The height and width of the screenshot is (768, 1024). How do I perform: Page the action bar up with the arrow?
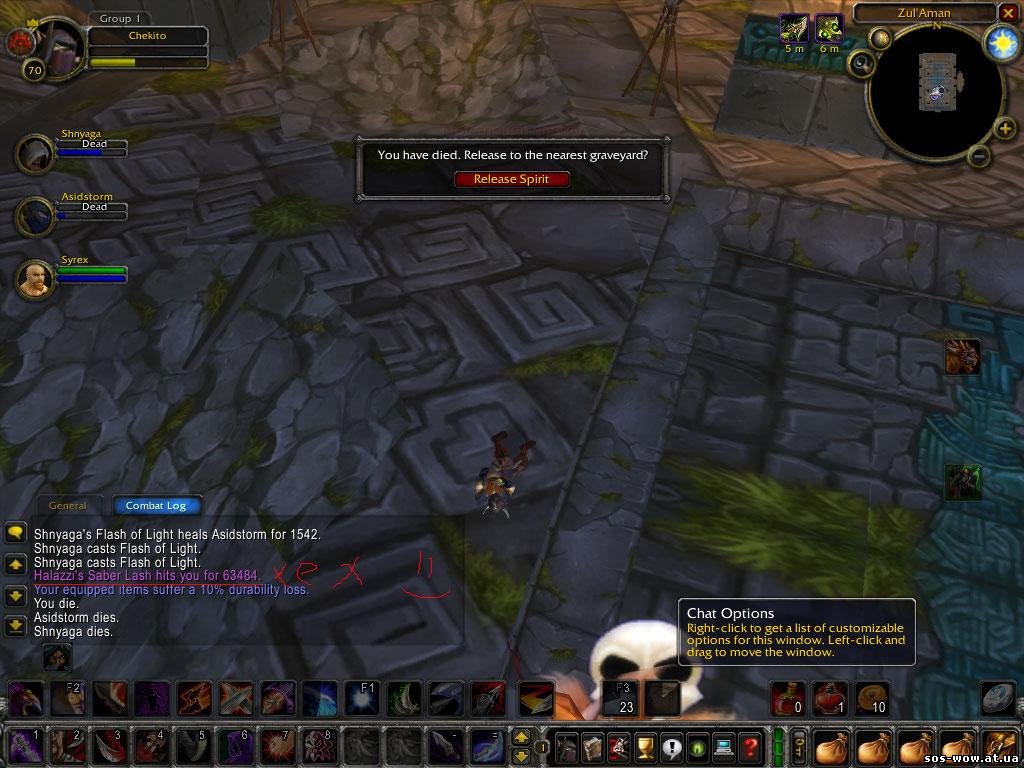tap(521, 737)
